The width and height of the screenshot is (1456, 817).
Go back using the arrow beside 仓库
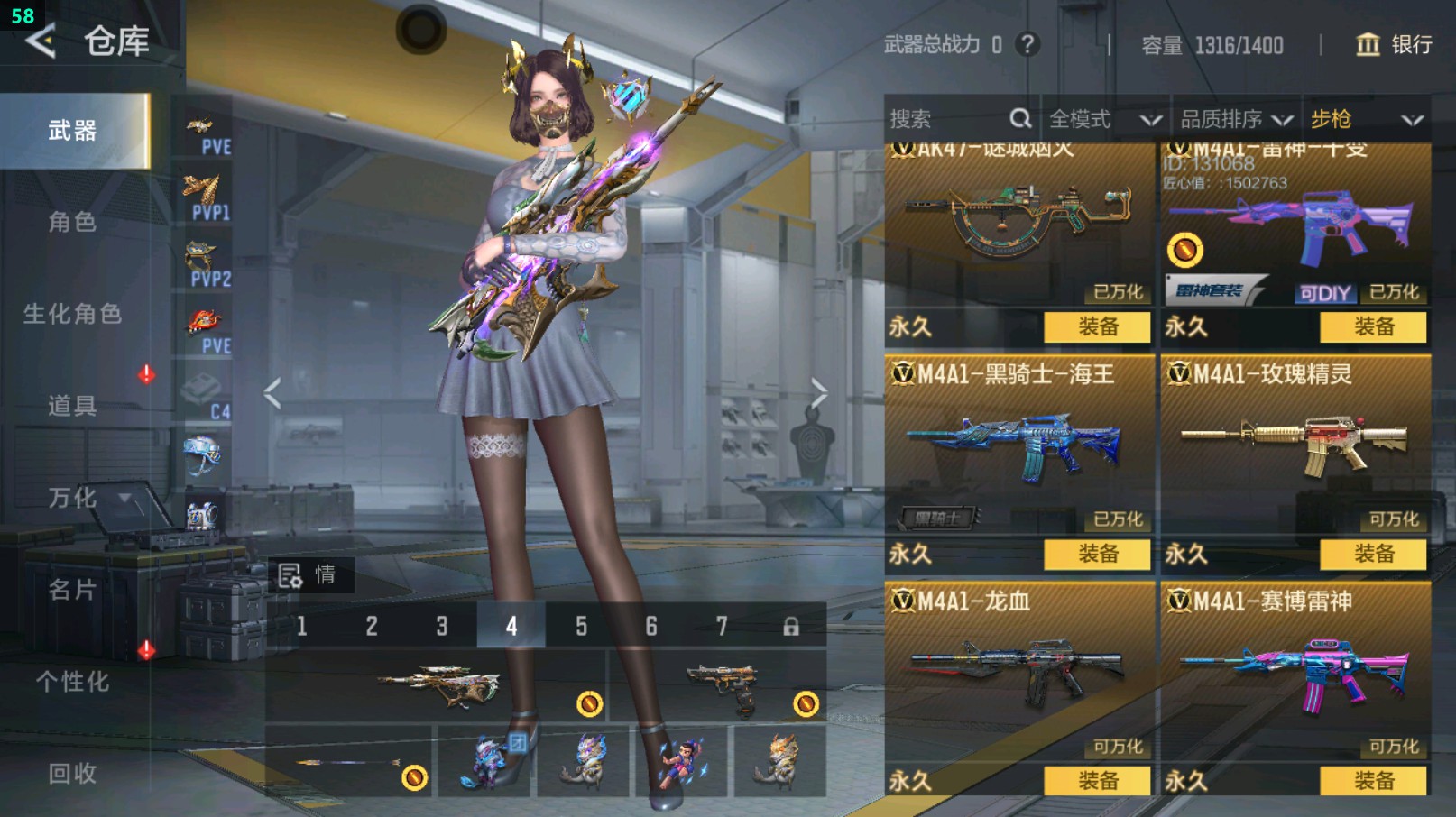click(x=41, y=41)
